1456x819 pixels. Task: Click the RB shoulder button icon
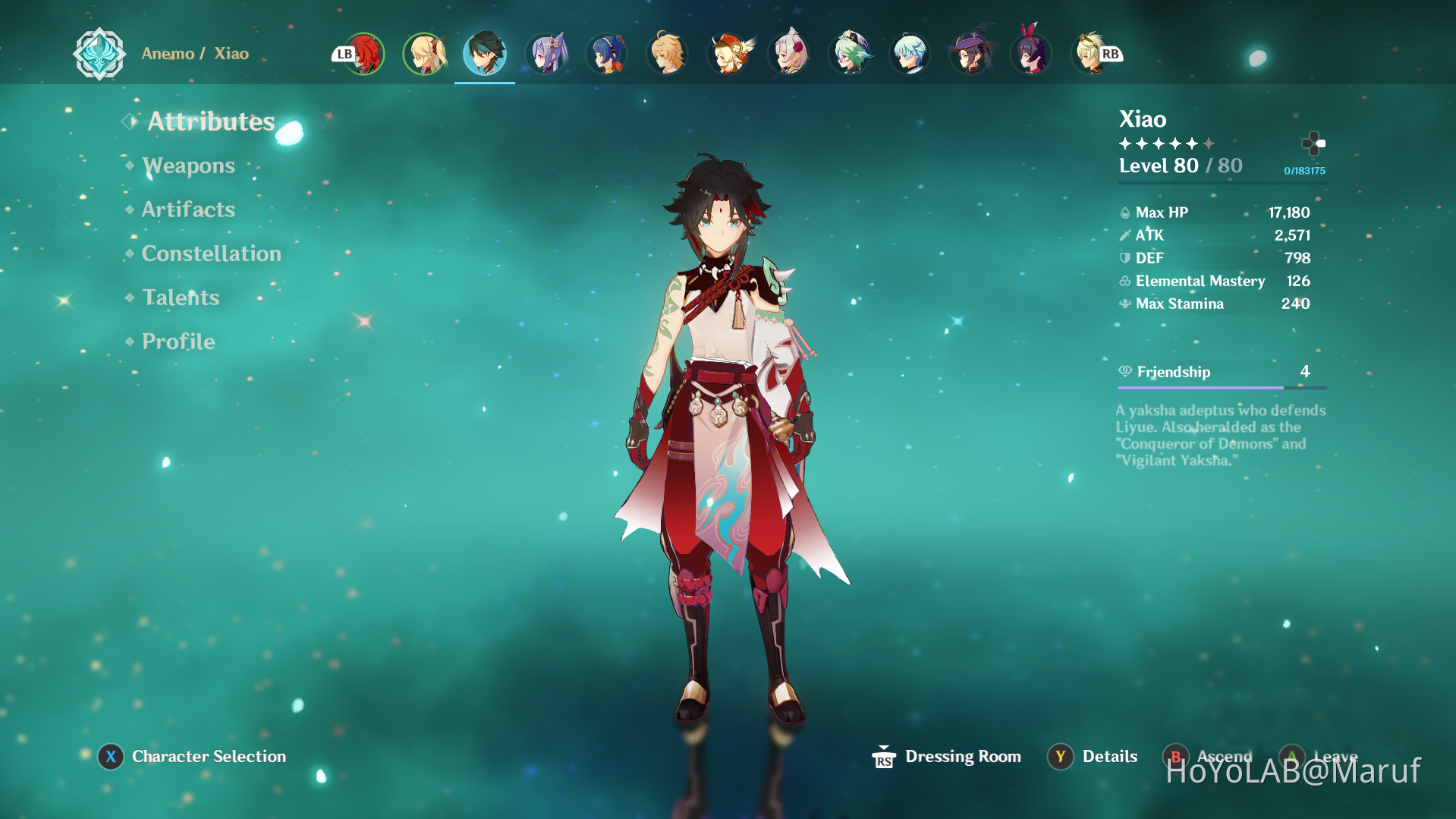click(1110, 53)
